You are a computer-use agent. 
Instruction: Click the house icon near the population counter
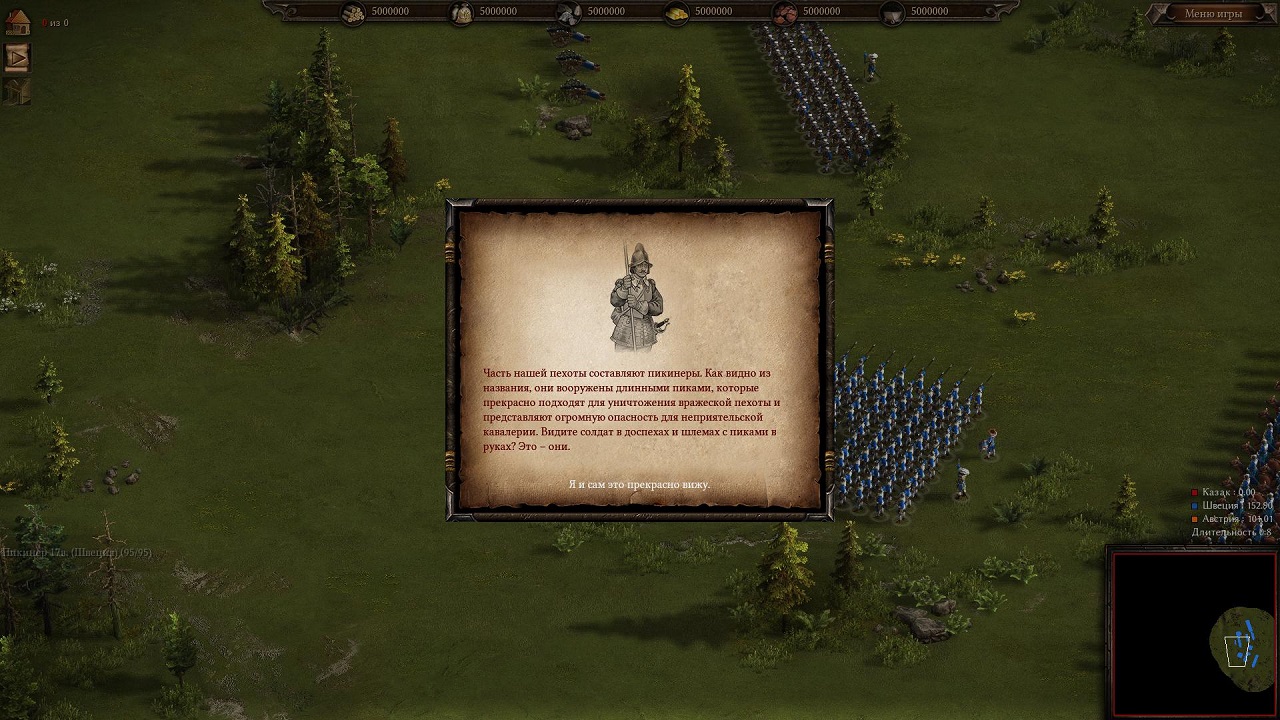click(17, 22)
